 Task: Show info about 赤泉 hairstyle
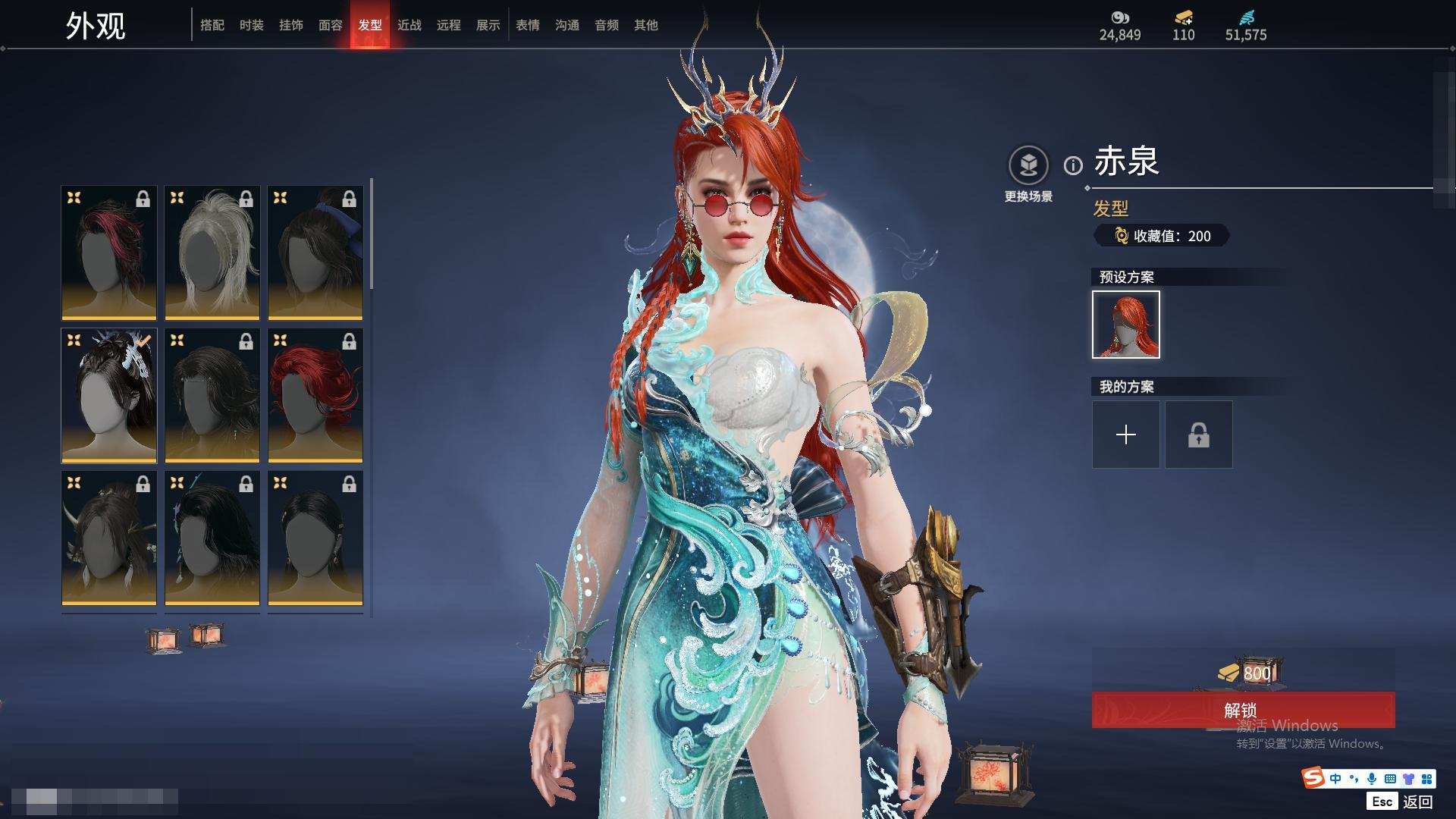pyautogui.click(x=1073, y=165)
